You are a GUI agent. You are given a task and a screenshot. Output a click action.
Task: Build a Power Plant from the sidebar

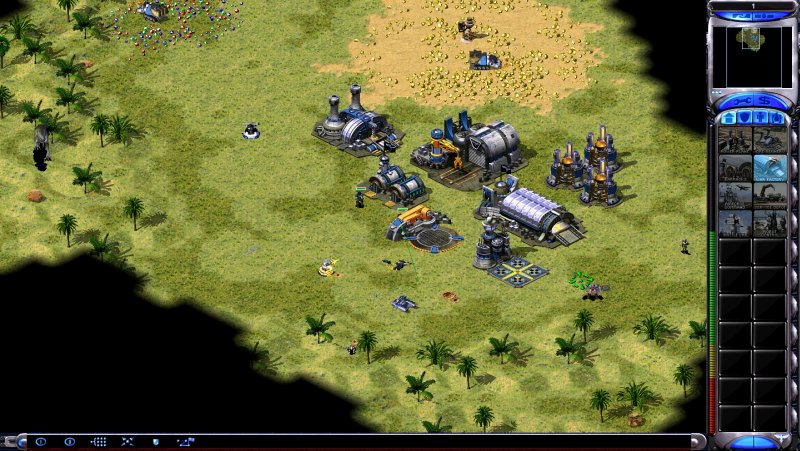[735, 140]
